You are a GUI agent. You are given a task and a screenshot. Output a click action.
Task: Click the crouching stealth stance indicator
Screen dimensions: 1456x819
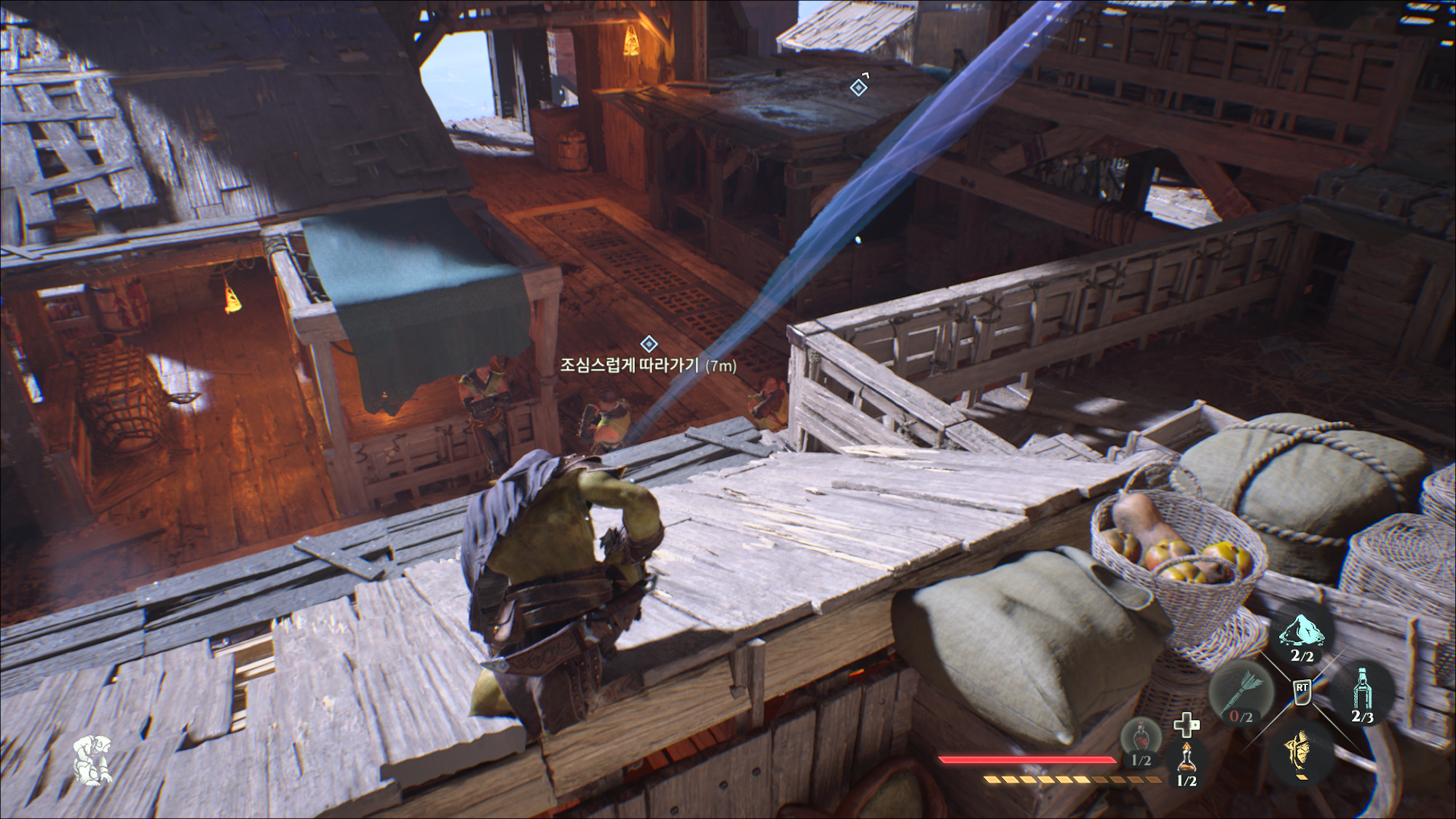92,760
